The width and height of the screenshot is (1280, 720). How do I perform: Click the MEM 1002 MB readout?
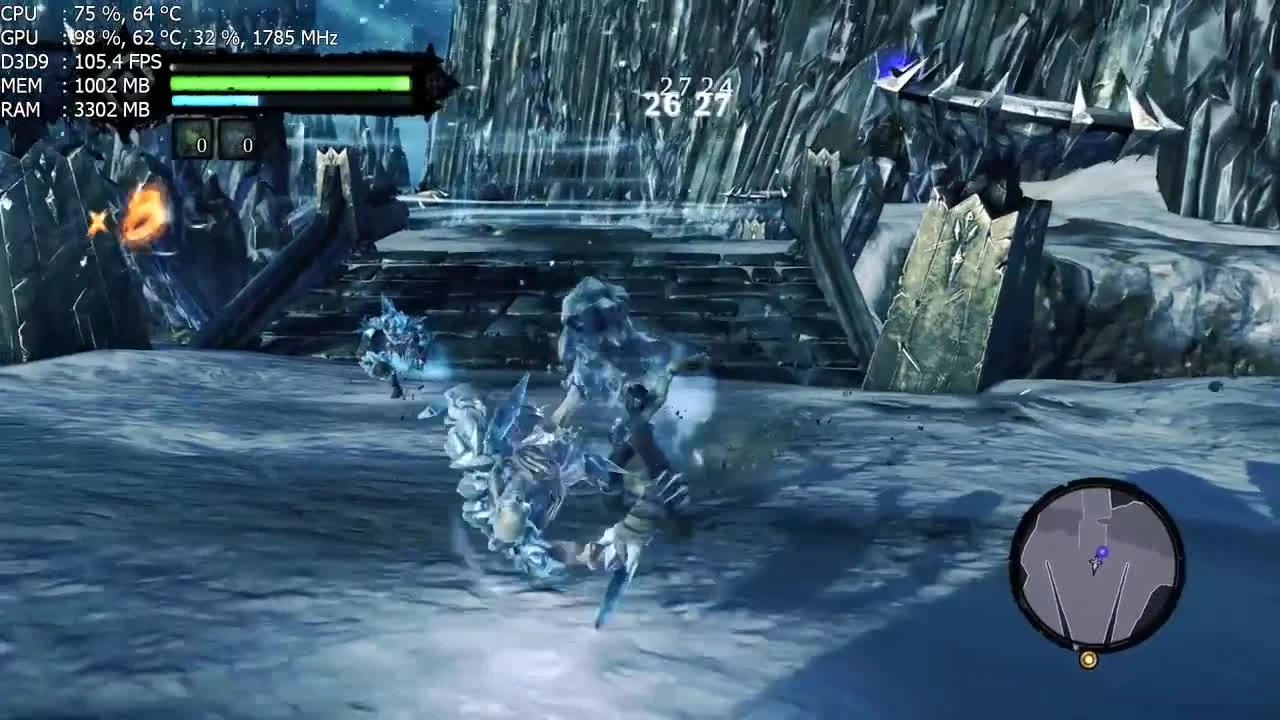[x=80, y=85]
